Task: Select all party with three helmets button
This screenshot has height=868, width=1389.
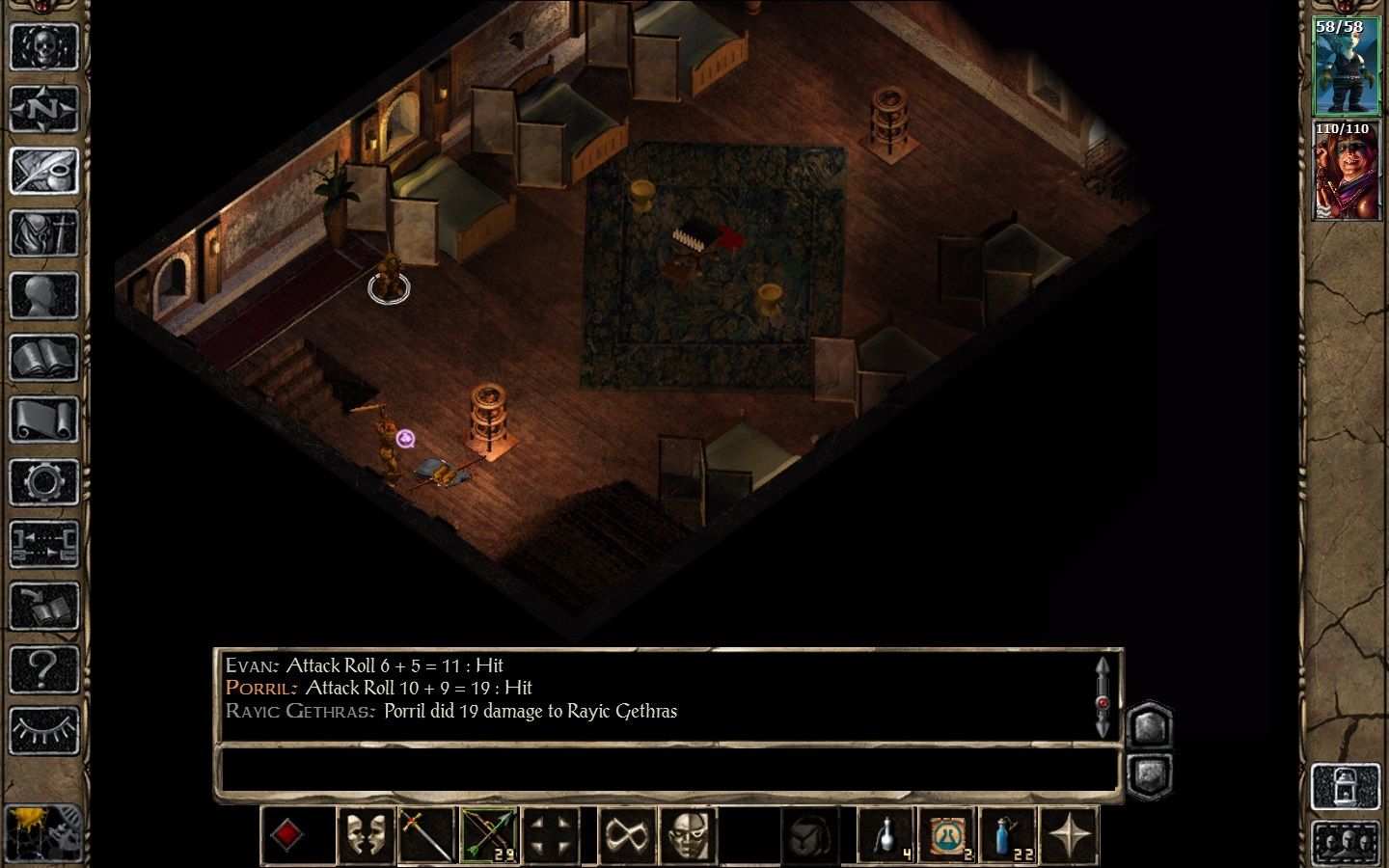Action: (x=1346, y=843)
